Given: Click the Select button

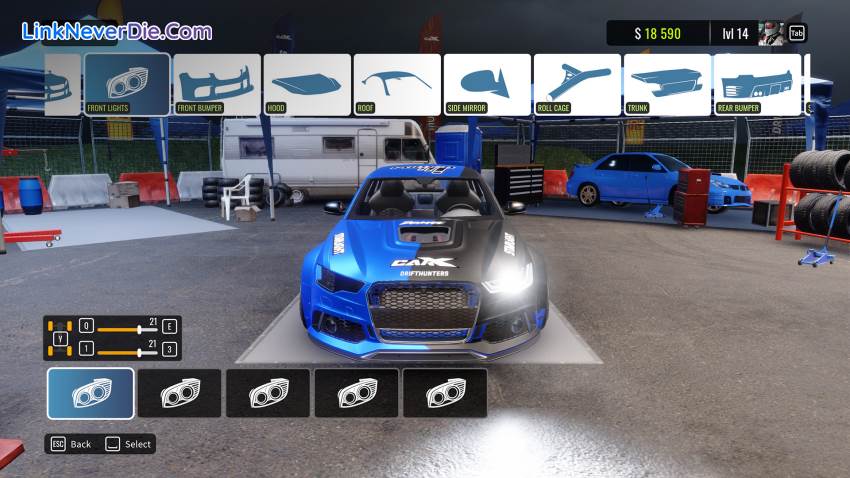Looking at the screenshot, I should tap(129, 444).
